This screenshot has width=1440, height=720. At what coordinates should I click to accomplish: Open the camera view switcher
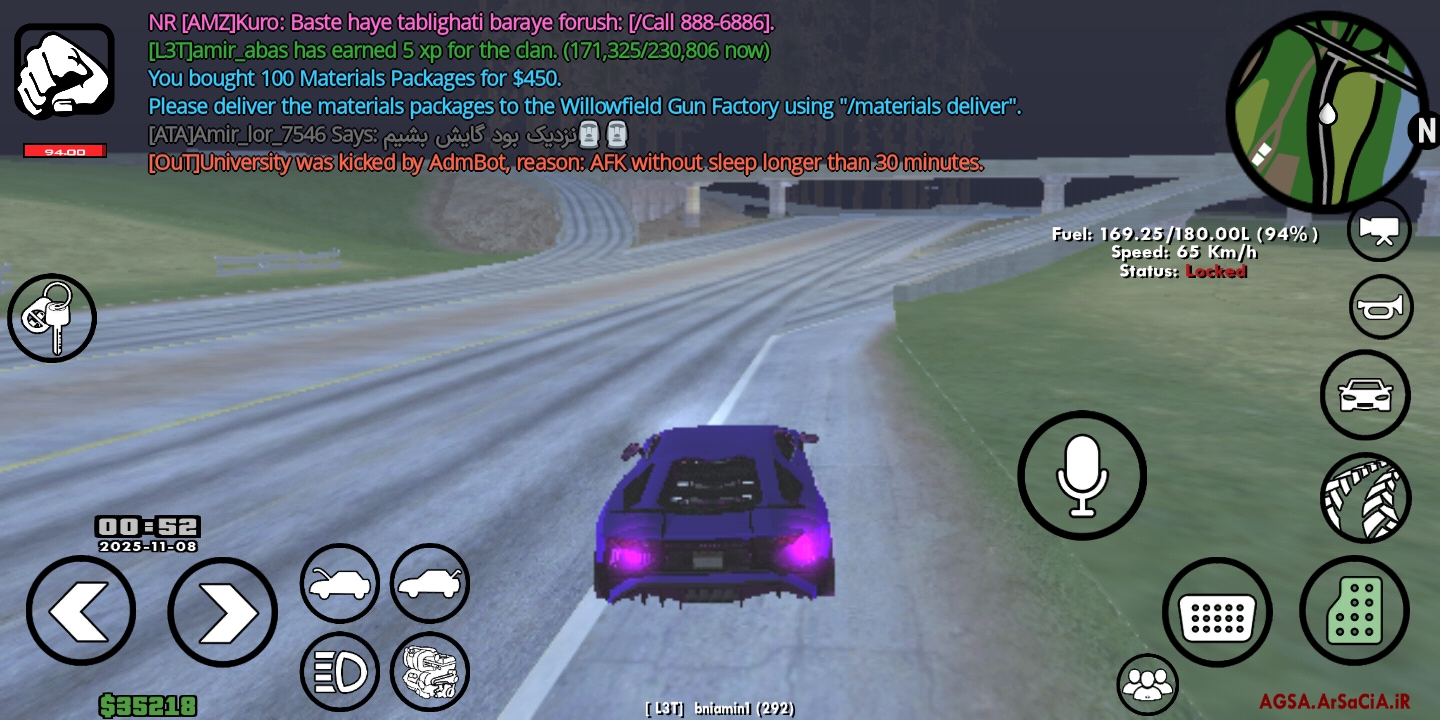1379,230
